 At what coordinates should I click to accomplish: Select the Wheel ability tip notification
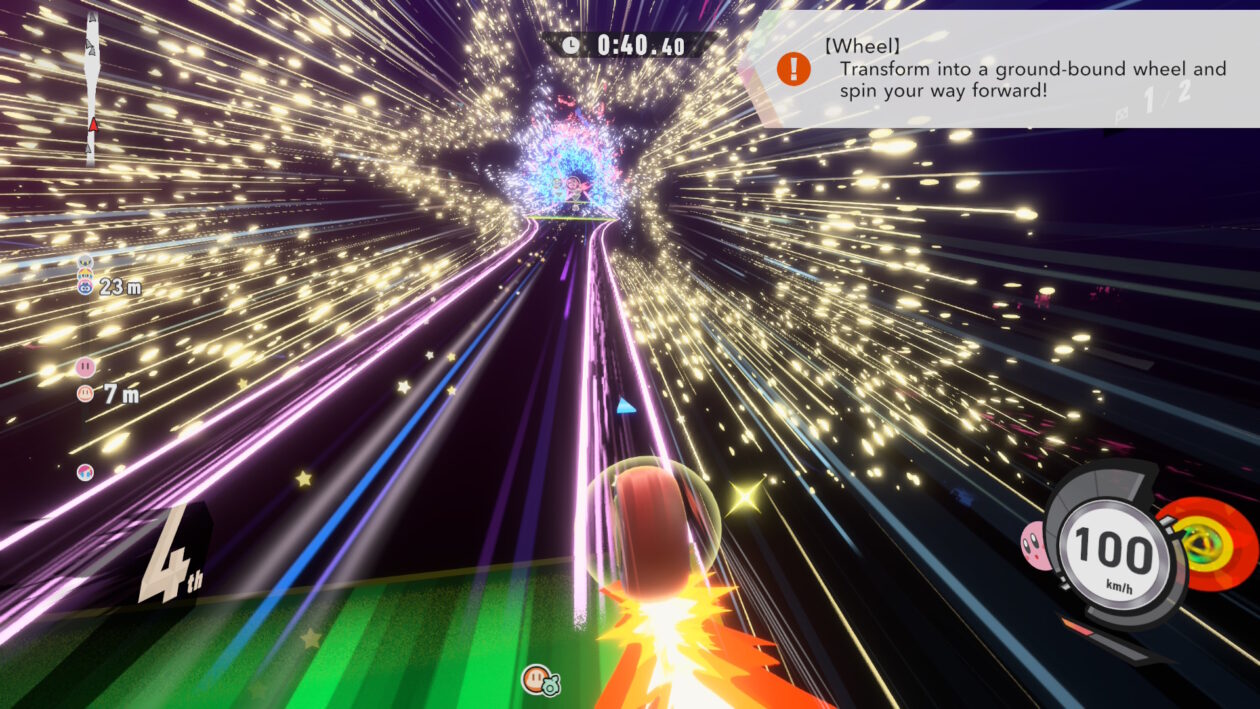[x=1000, y=69]
